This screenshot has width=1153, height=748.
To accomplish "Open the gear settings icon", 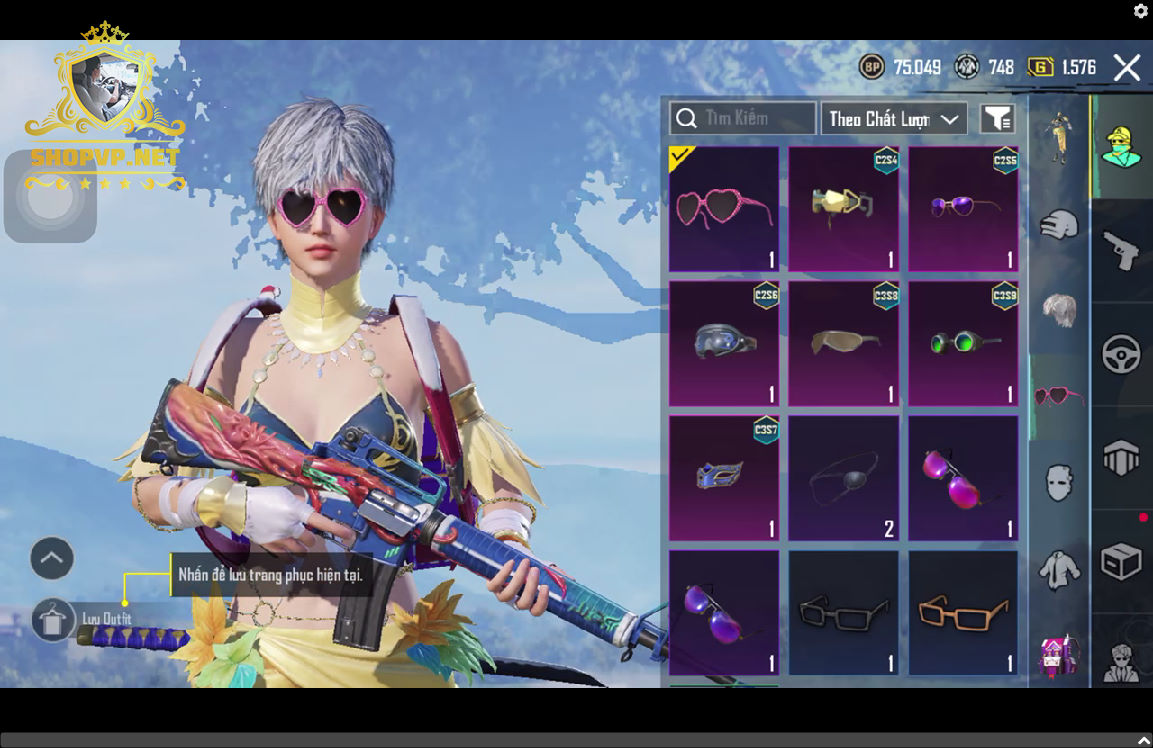I will (1140, 11).
